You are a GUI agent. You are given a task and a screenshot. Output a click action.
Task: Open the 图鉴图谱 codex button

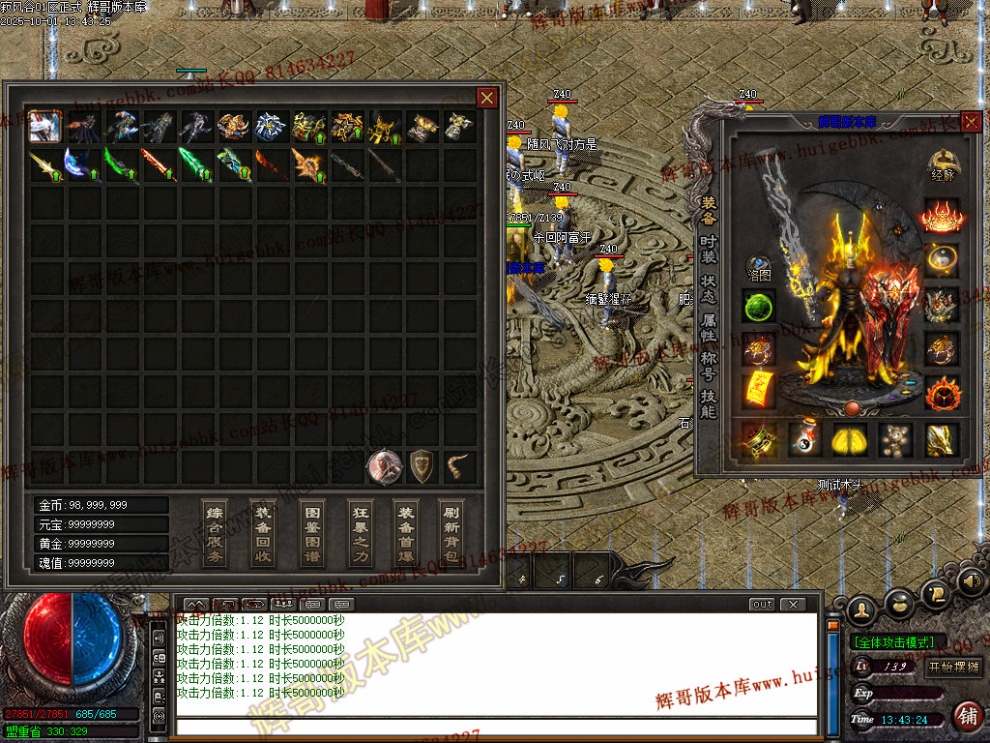click(313, 534)
